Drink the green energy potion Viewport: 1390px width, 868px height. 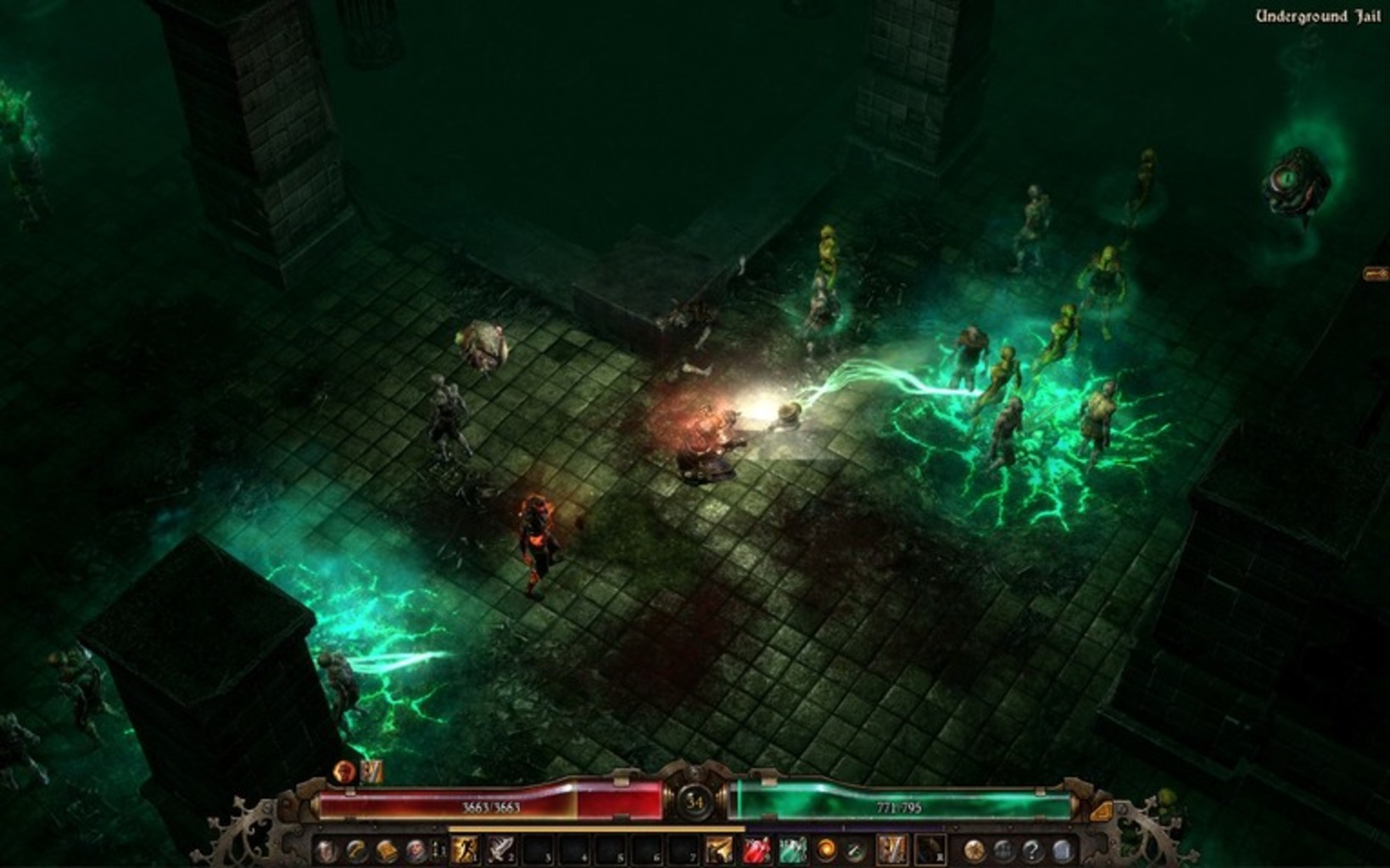pyautogui.click(x=792, y=849)
